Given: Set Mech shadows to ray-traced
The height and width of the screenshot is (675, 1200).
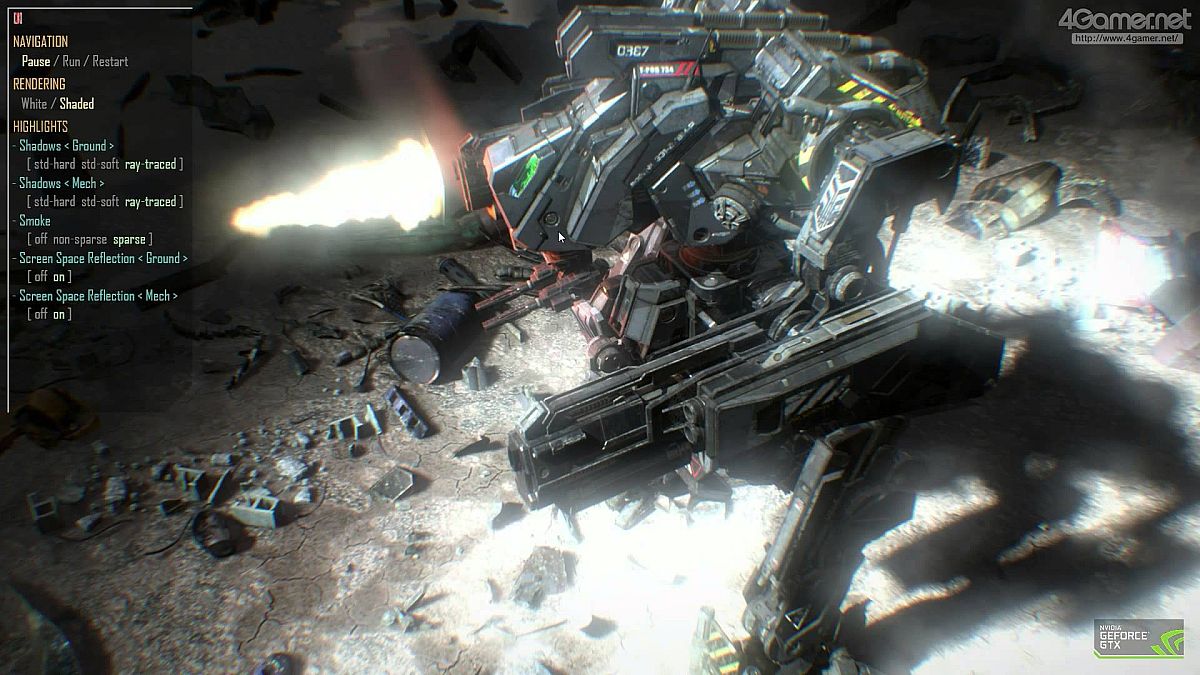Looking at the screenshot, I should point(150,202).
